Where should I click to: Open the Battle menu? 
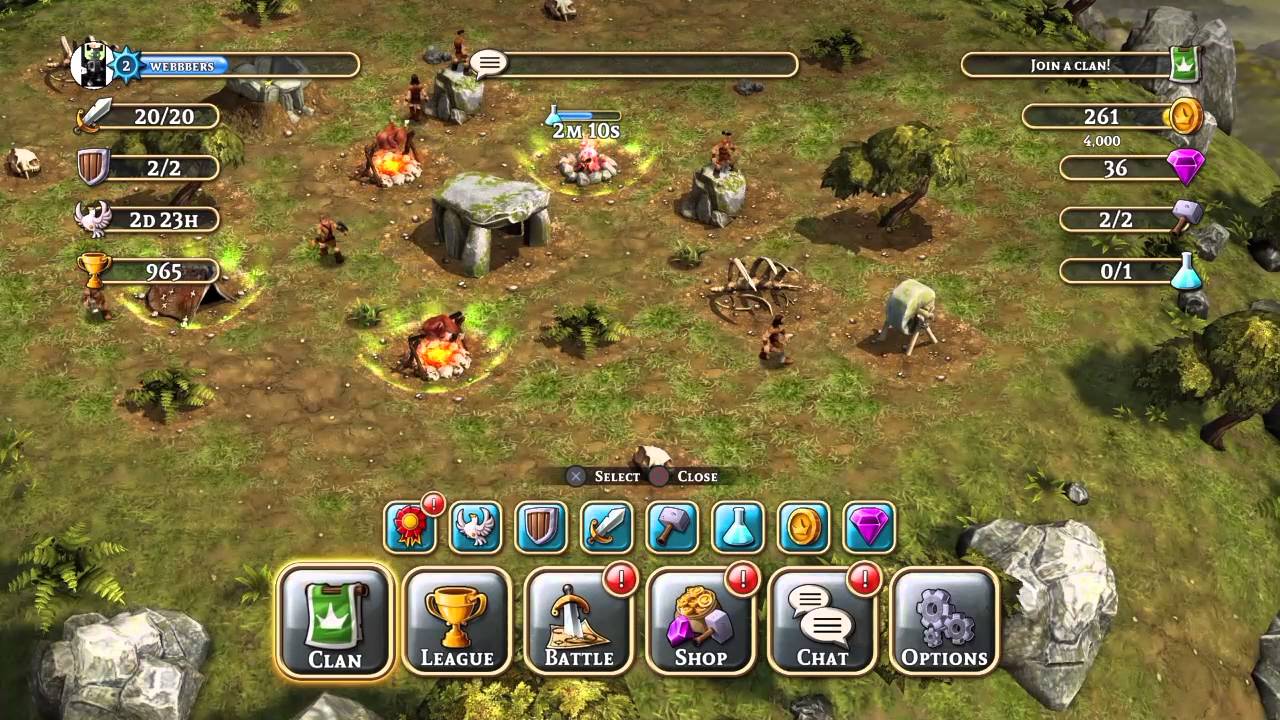579,621
